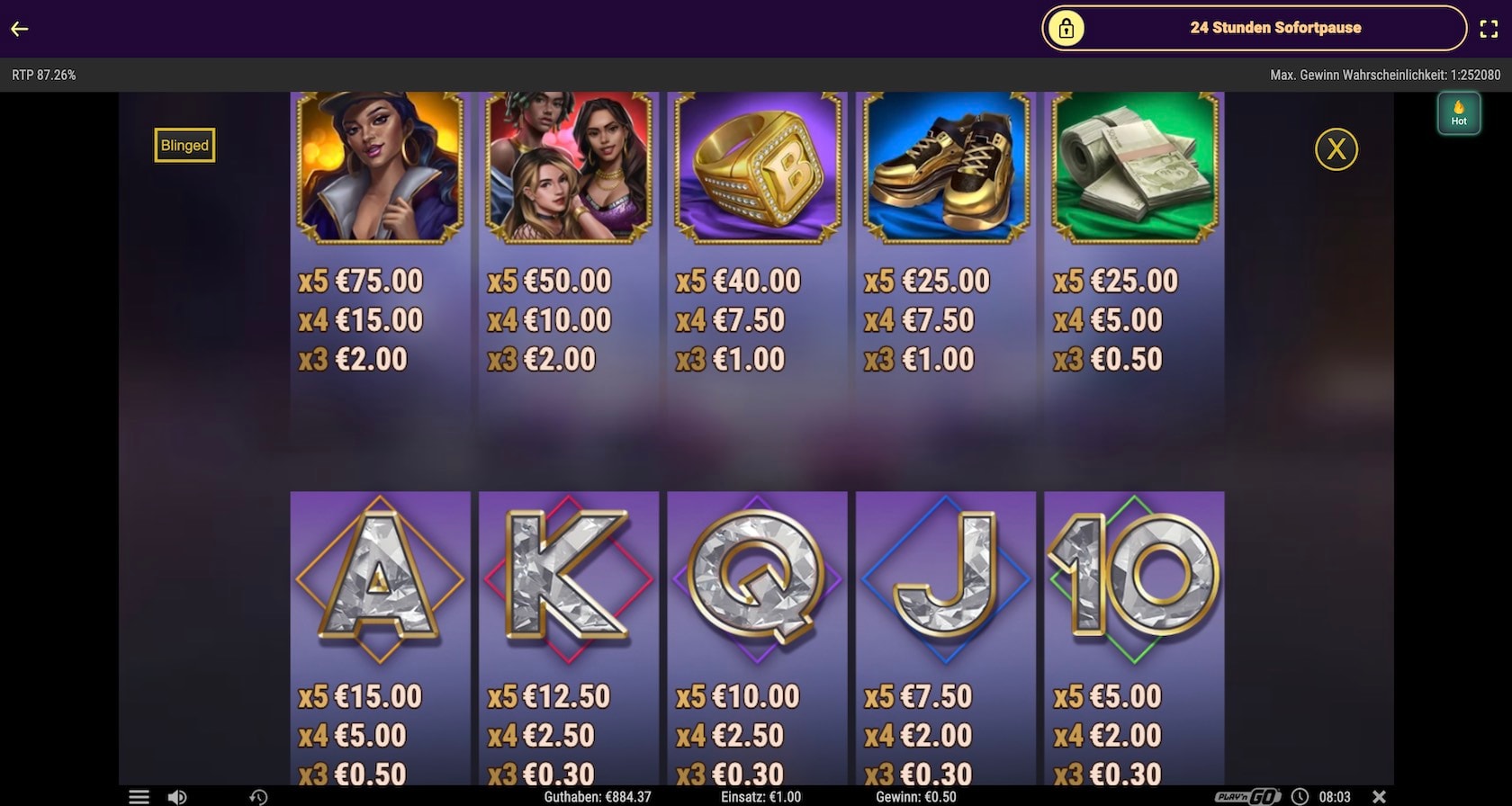Click the Blinged game logo

click(x=184, y=146)
